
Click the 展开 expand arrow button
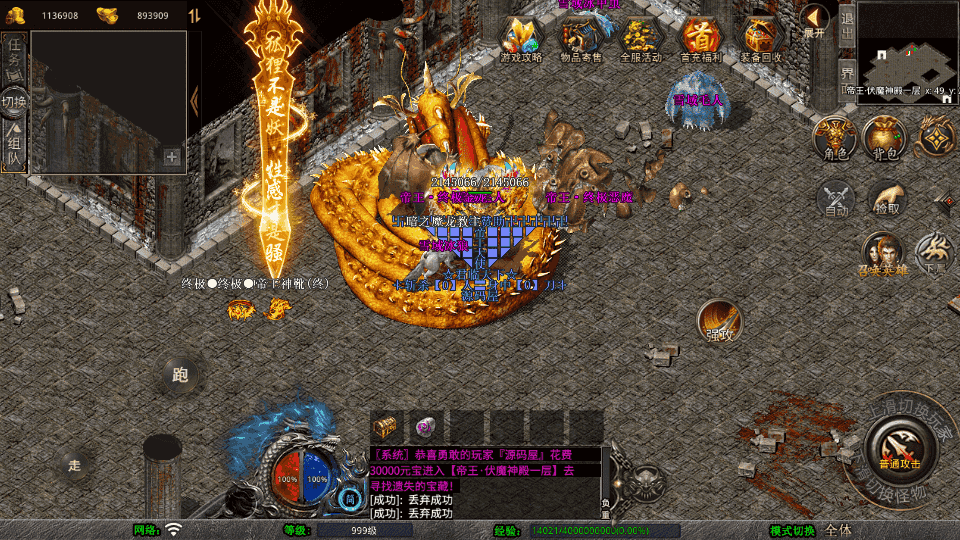pos(815,20)
